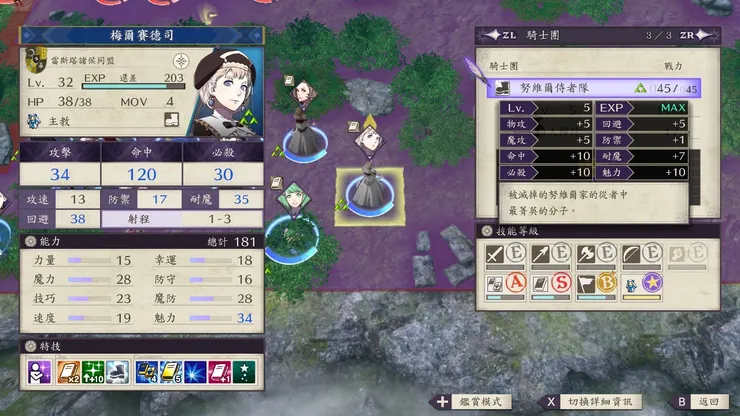Choose the green sparkle +10 ability icon
Screen dimensions: 740x416
[93, 372]
